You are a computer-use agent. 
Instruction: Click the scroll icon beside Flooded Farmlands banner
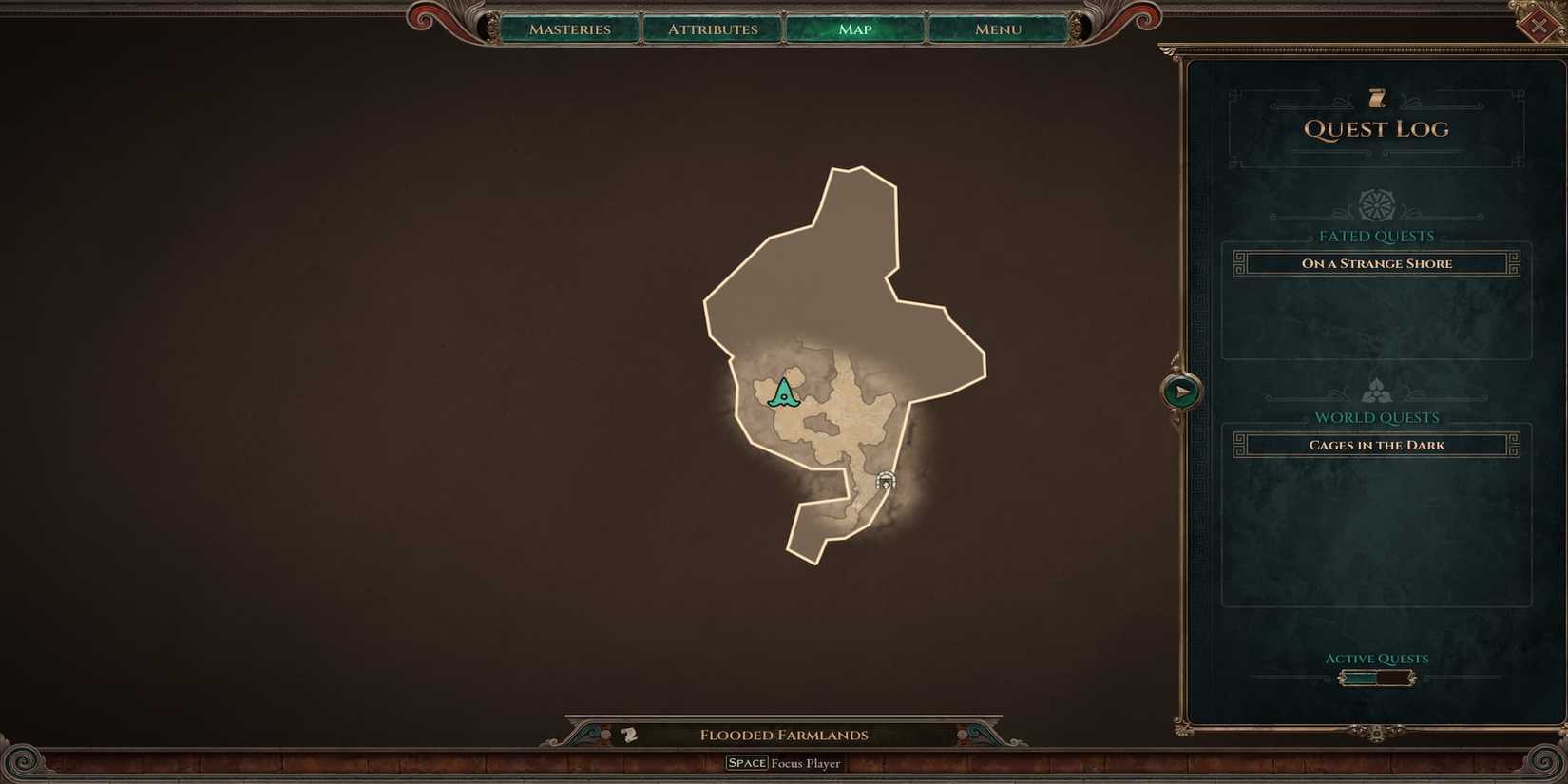click(628, 734)
